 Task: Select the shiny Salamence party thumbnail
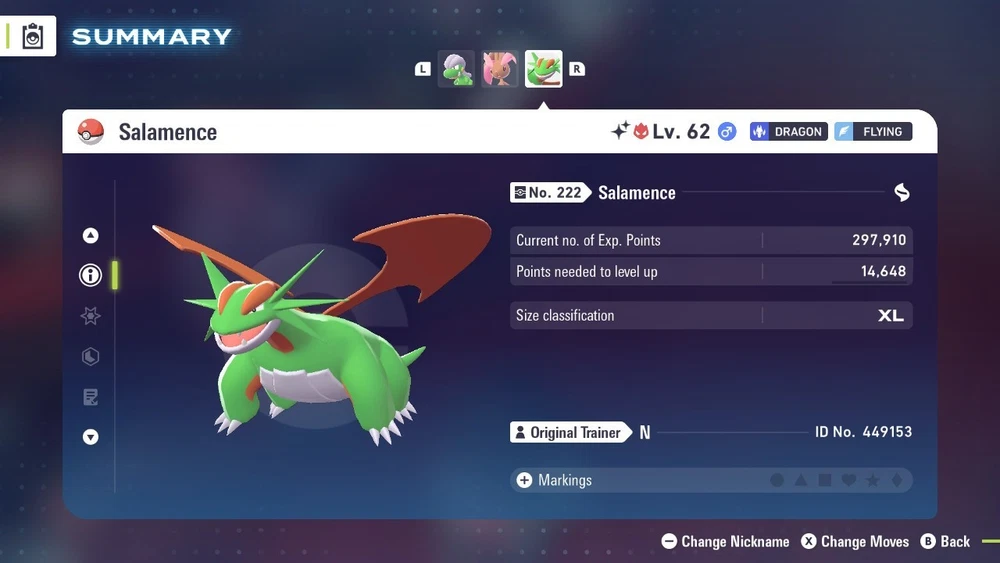tap(544, 69)
